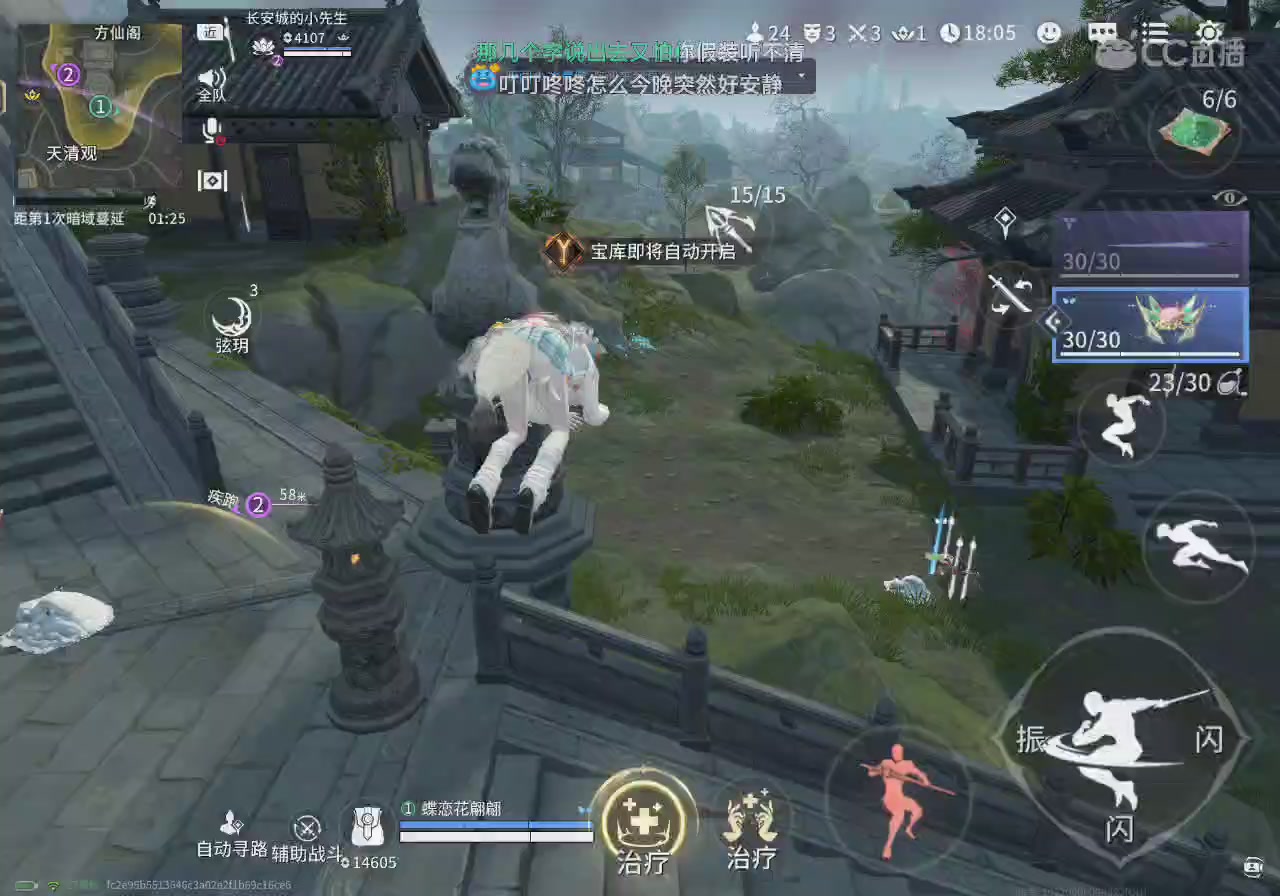Open the 近 chat channel selector
The height and width of the screenshot is (896, 1280).
pos(209,32)
